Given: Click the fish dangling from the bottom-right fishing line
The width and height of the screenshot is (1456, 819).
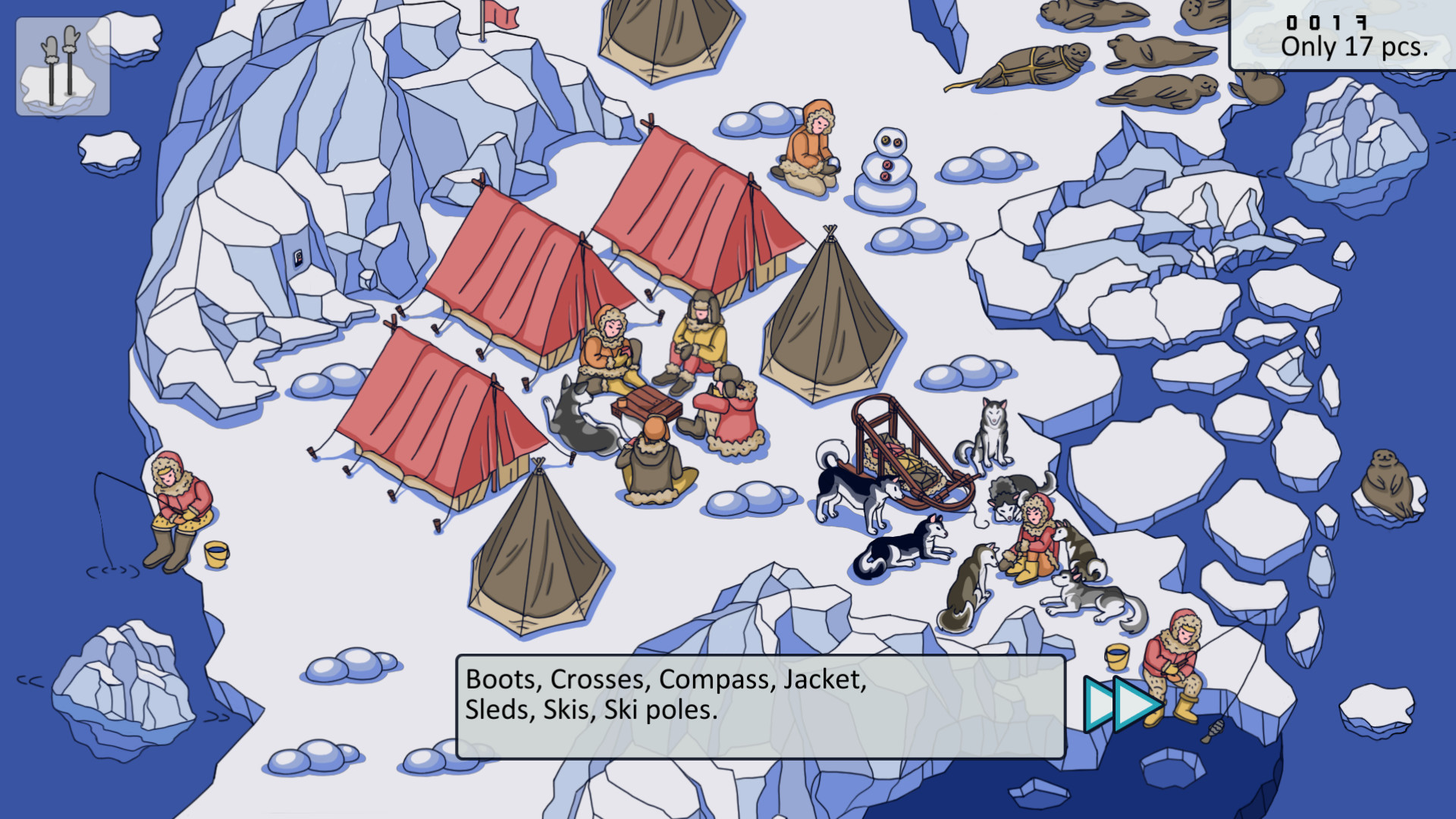Looking at the screenshot, I should pos(1215,730).
